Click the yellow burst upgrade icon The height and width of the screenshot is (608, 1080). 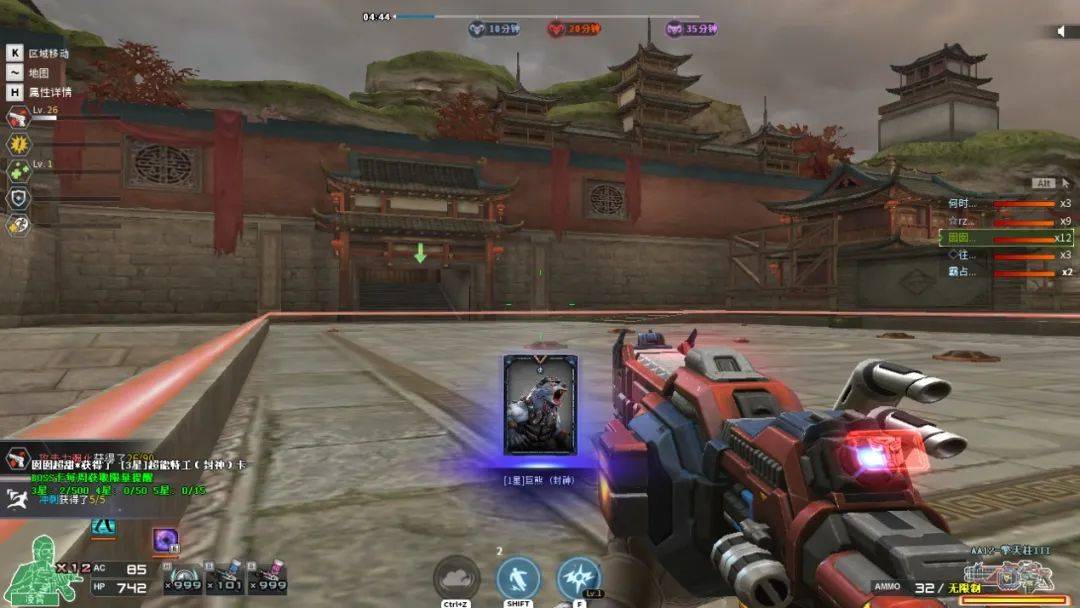point(18,144)
